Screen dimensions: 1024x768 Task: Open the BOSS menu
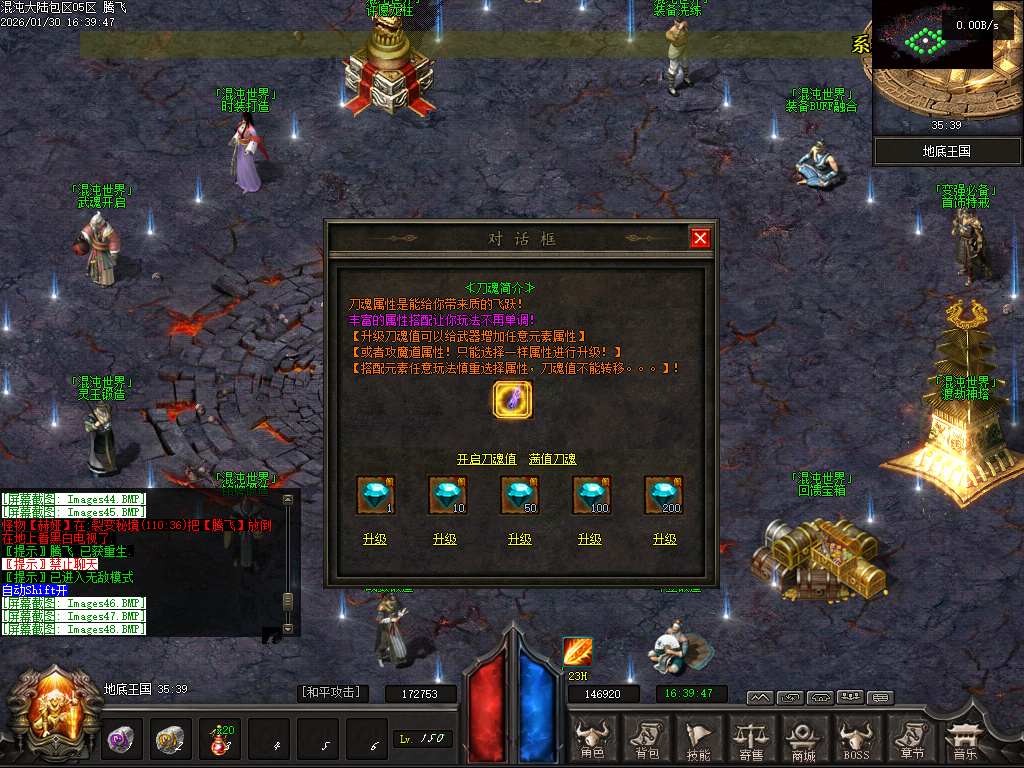pos(856,740)
